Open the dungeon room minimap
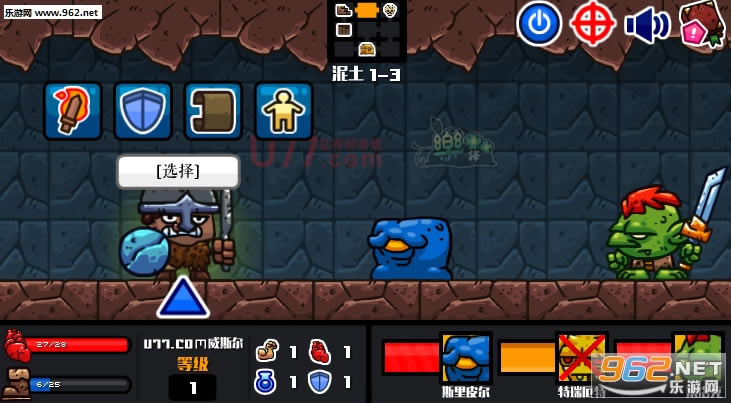This screenshot has width=731, height=403. 366,30
